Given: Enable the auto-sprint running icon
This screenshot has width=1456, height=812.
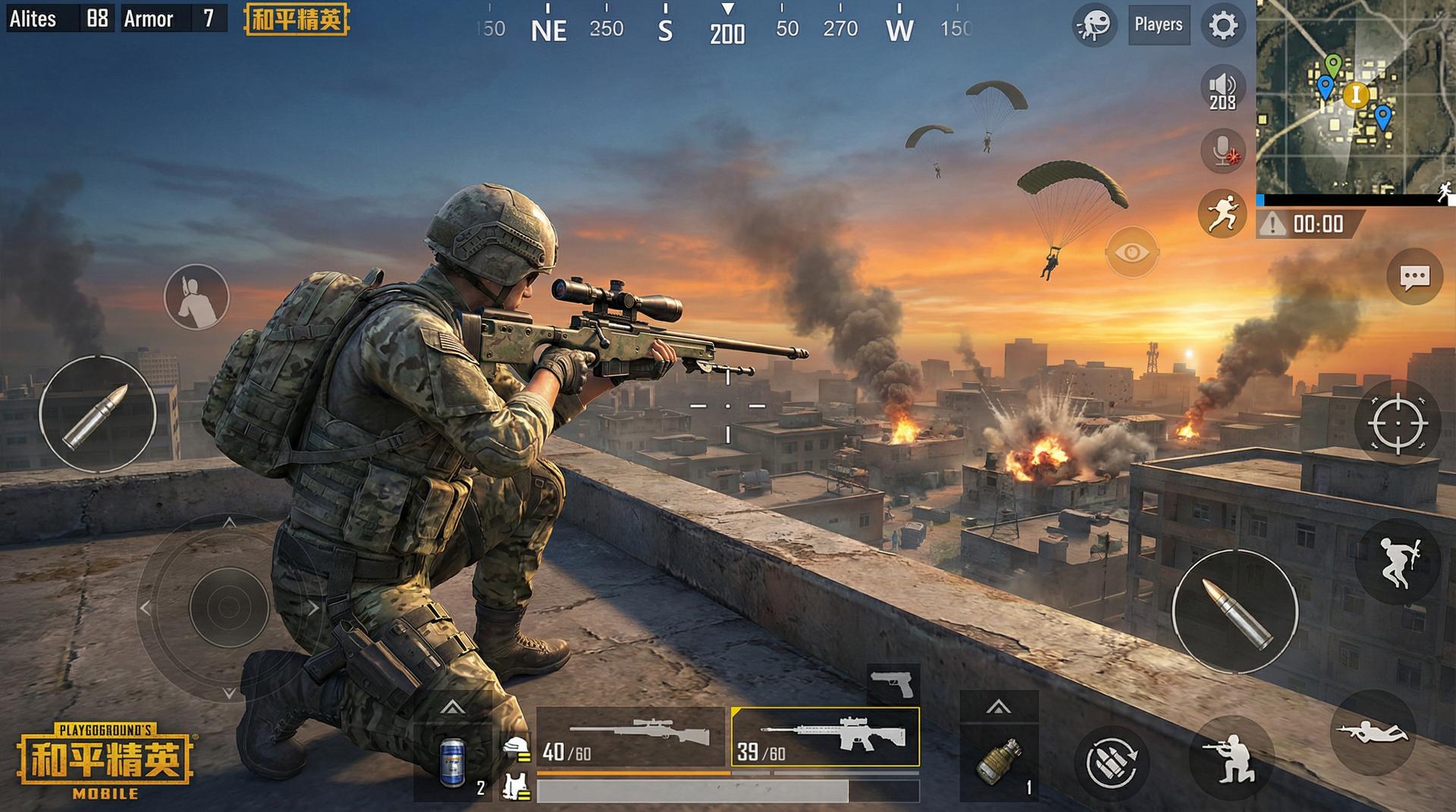Looking at the screenshot, I should (x=1222, y=212).
